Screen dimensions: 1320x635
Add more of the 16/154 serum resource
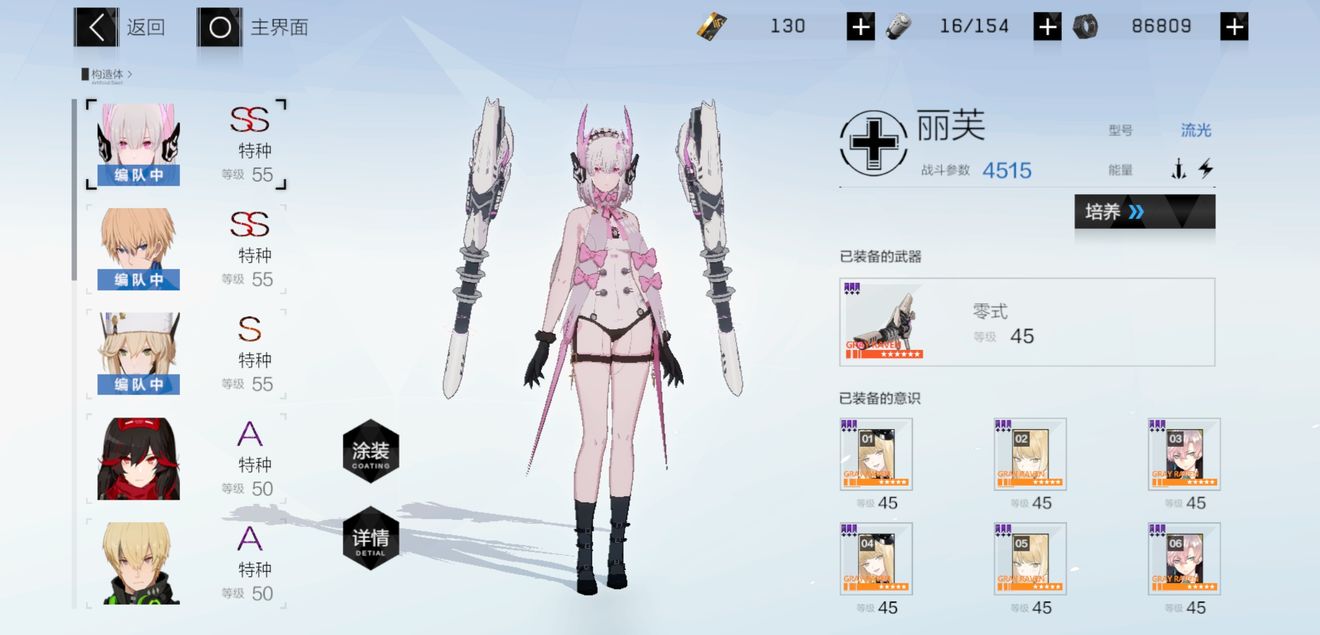(1047, 27)
